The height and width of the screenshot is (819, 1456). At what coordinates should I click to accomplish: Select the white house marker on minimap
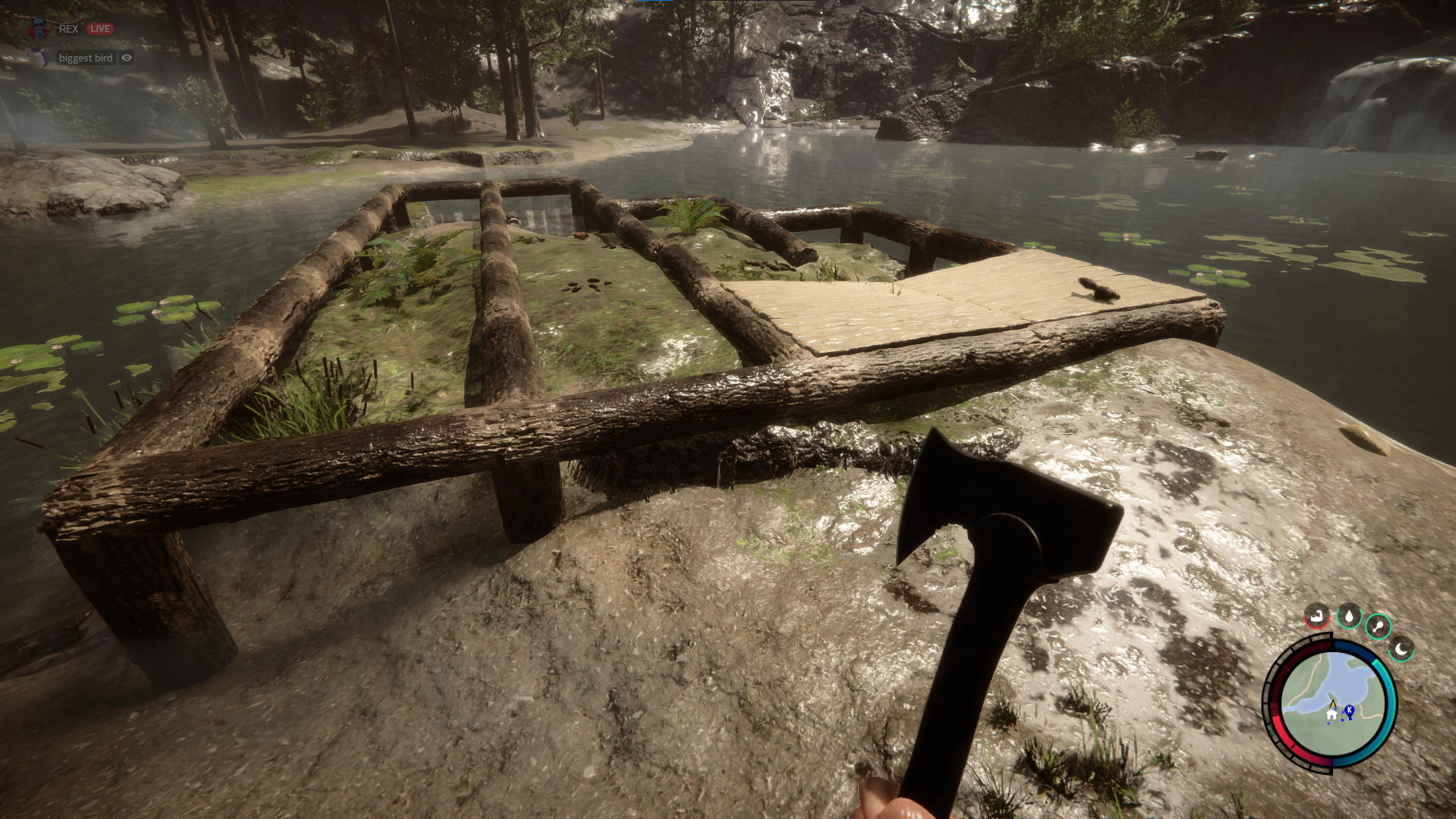(1332, 714)
